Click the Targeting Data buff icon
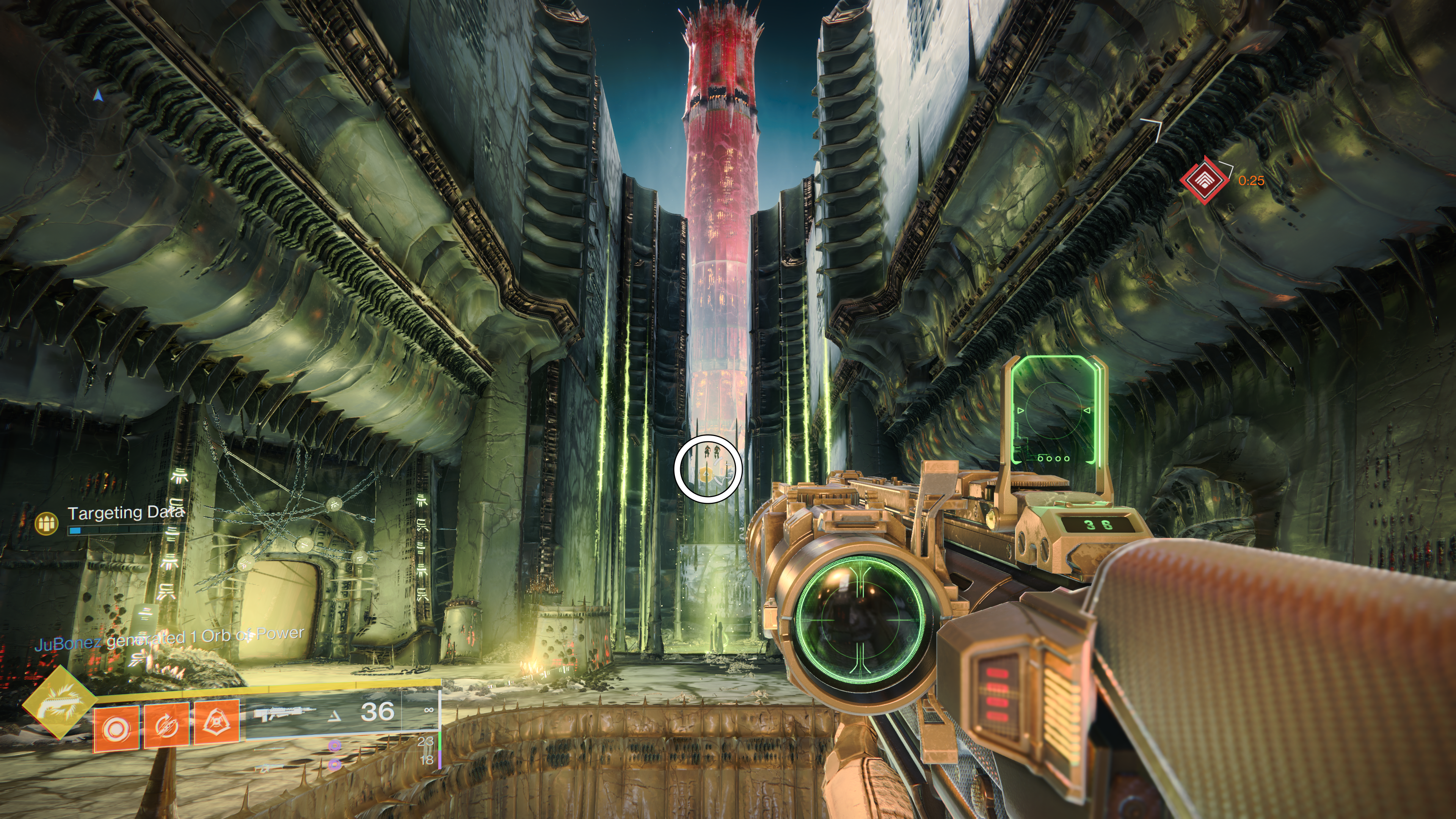 pyautogui.click(x=47, y=523)
